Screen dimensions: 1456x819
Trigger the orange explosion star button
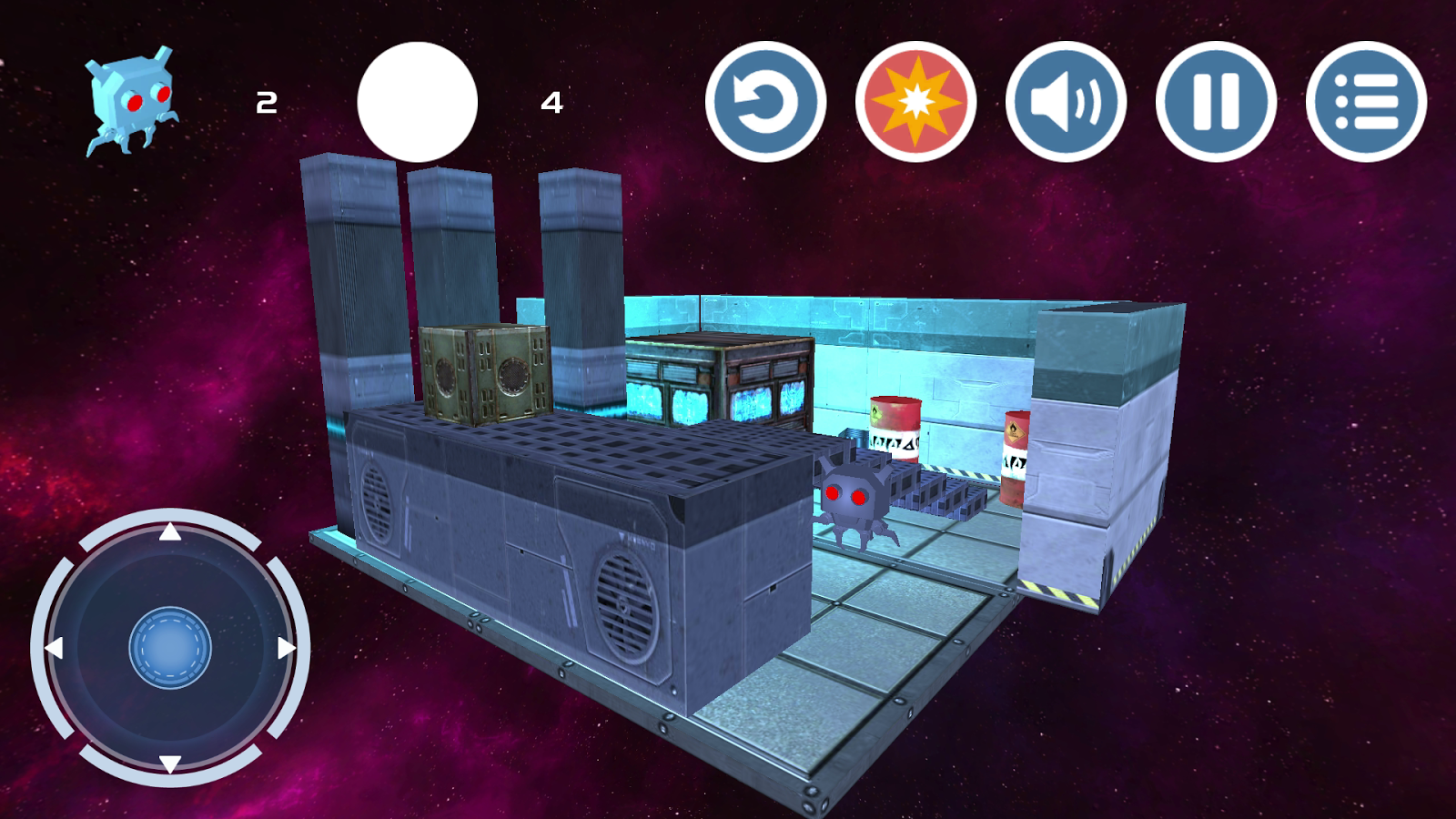tap(915, 102)
